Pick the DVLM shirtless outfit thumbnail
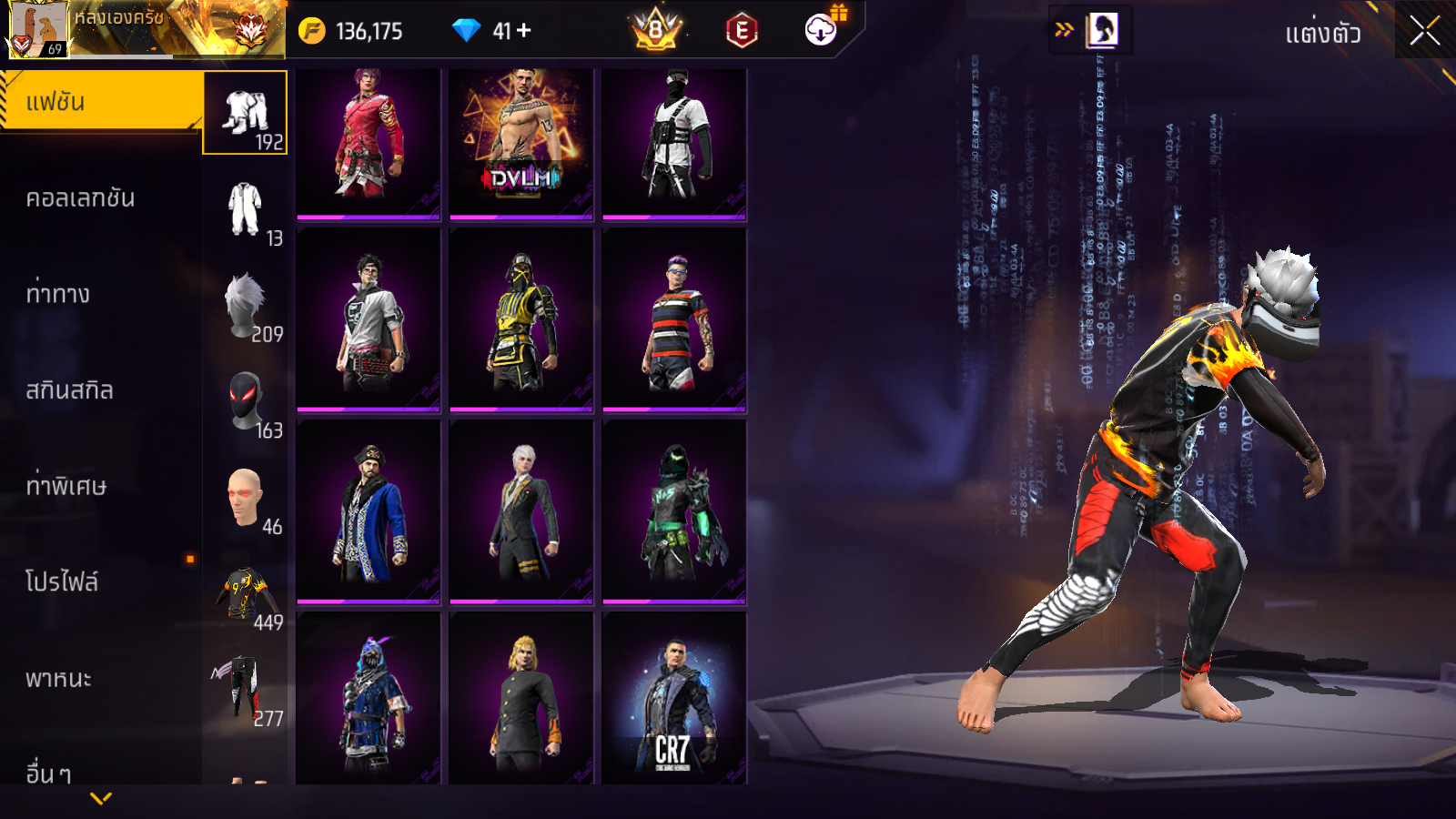 tap(521, 144)
